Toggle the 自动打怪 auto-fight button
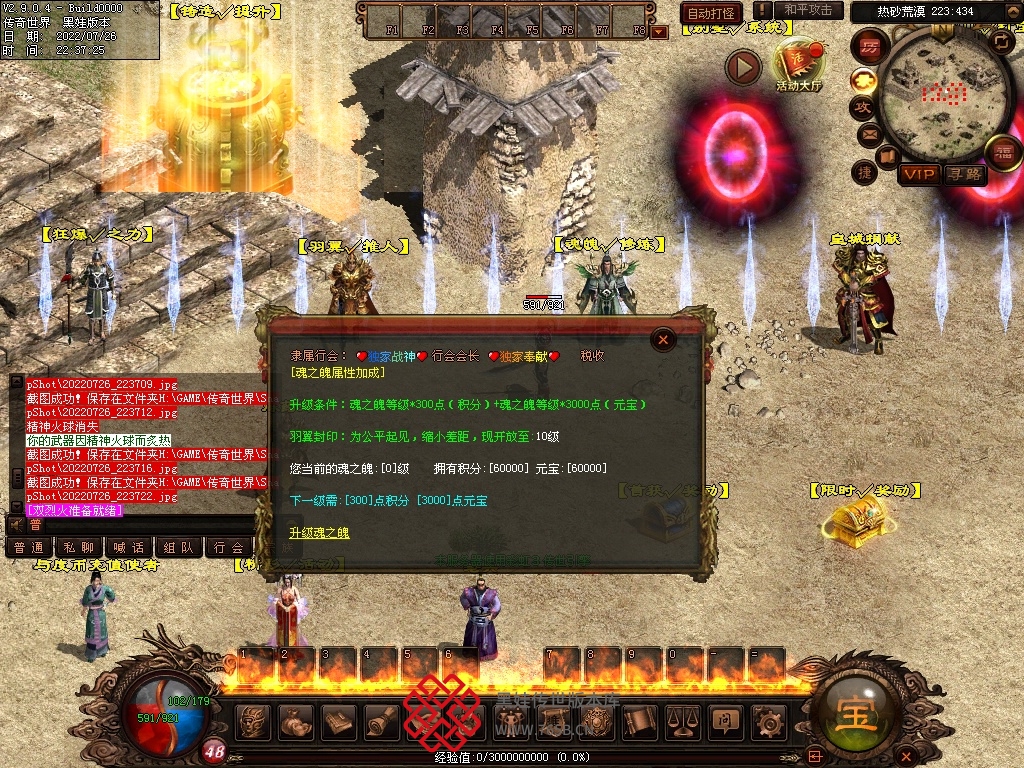 click(711, 13)
